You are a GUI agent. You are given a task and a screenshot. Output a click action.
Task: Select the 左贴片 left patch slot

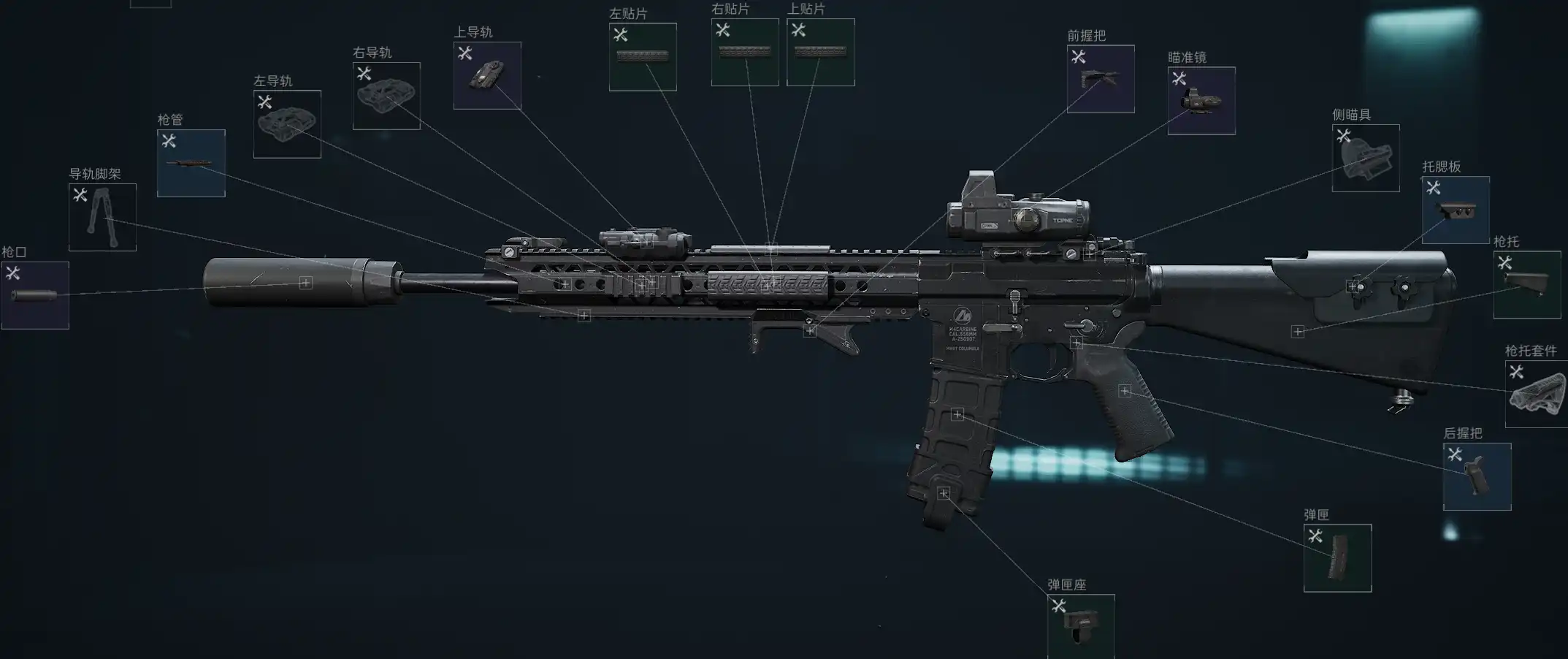pos(643,57)
